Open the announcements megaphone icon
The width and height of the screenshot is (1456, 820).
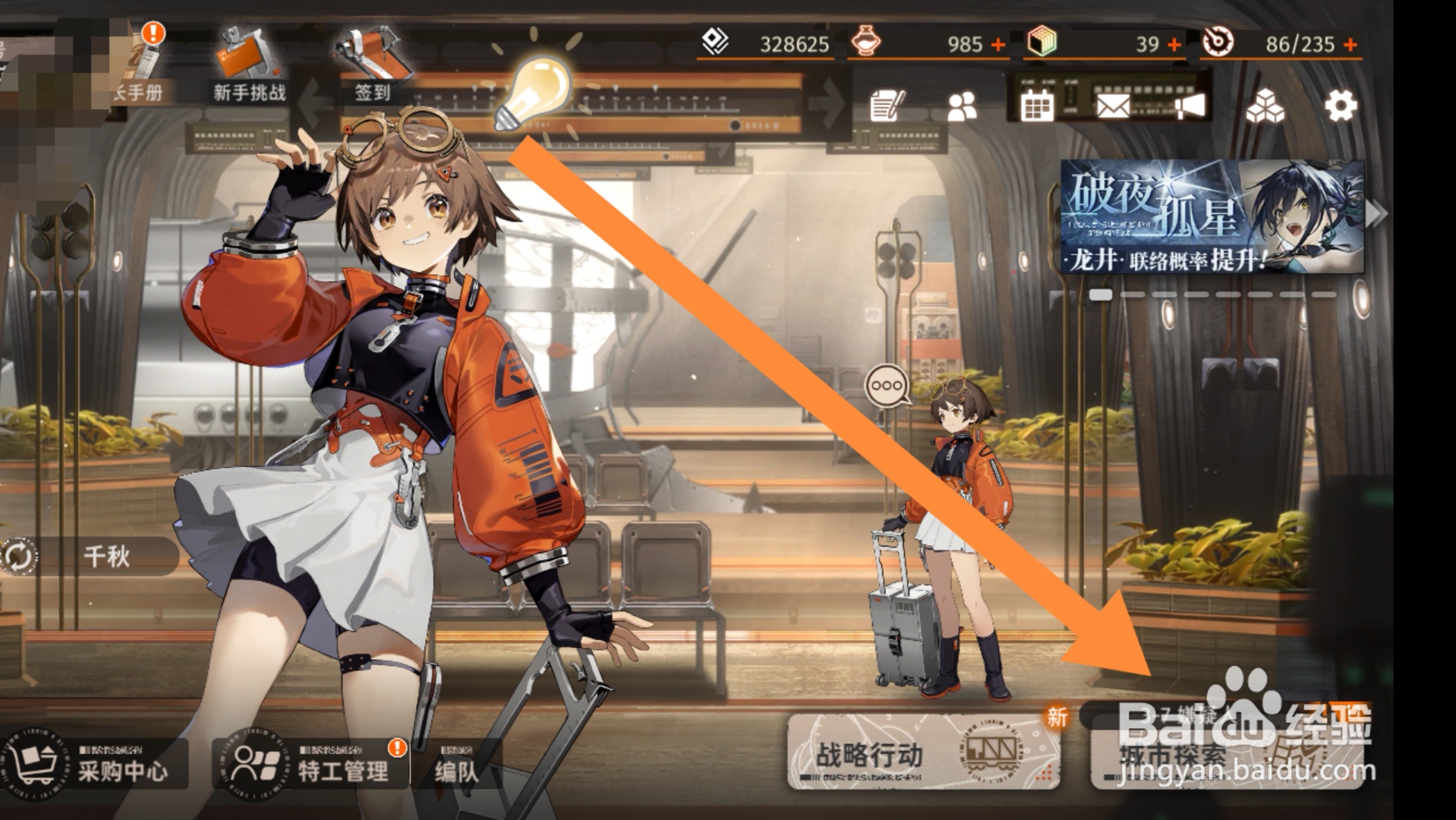tap(1190, 106)
